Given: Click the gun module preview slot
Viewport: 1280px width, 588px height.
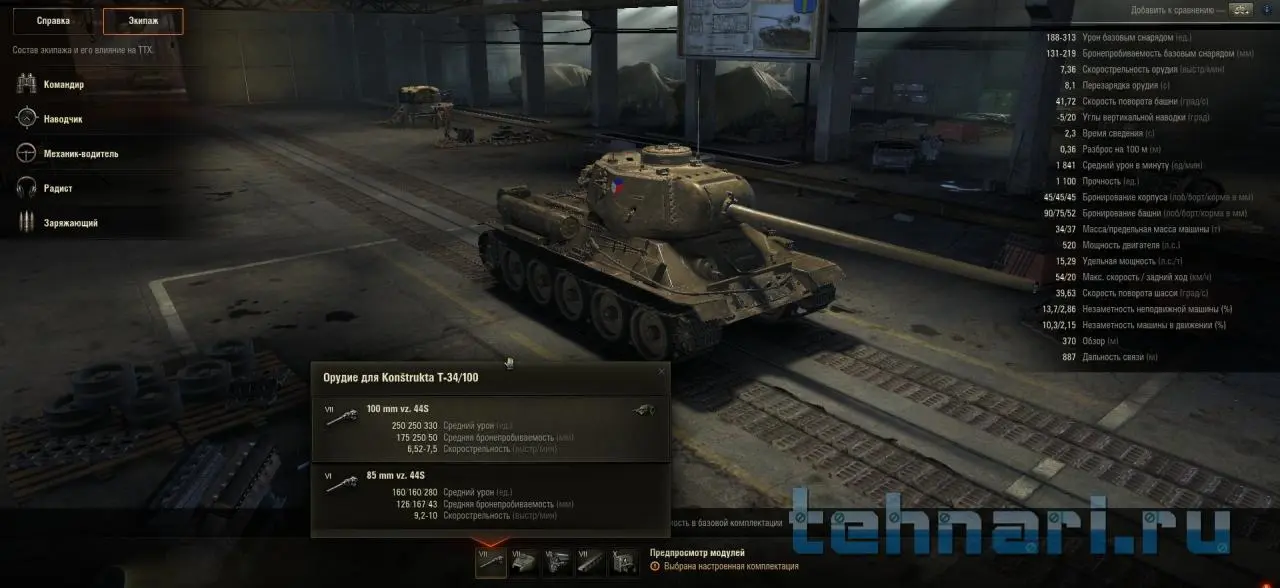Looking at the screenshot, I should coord(490,561).
